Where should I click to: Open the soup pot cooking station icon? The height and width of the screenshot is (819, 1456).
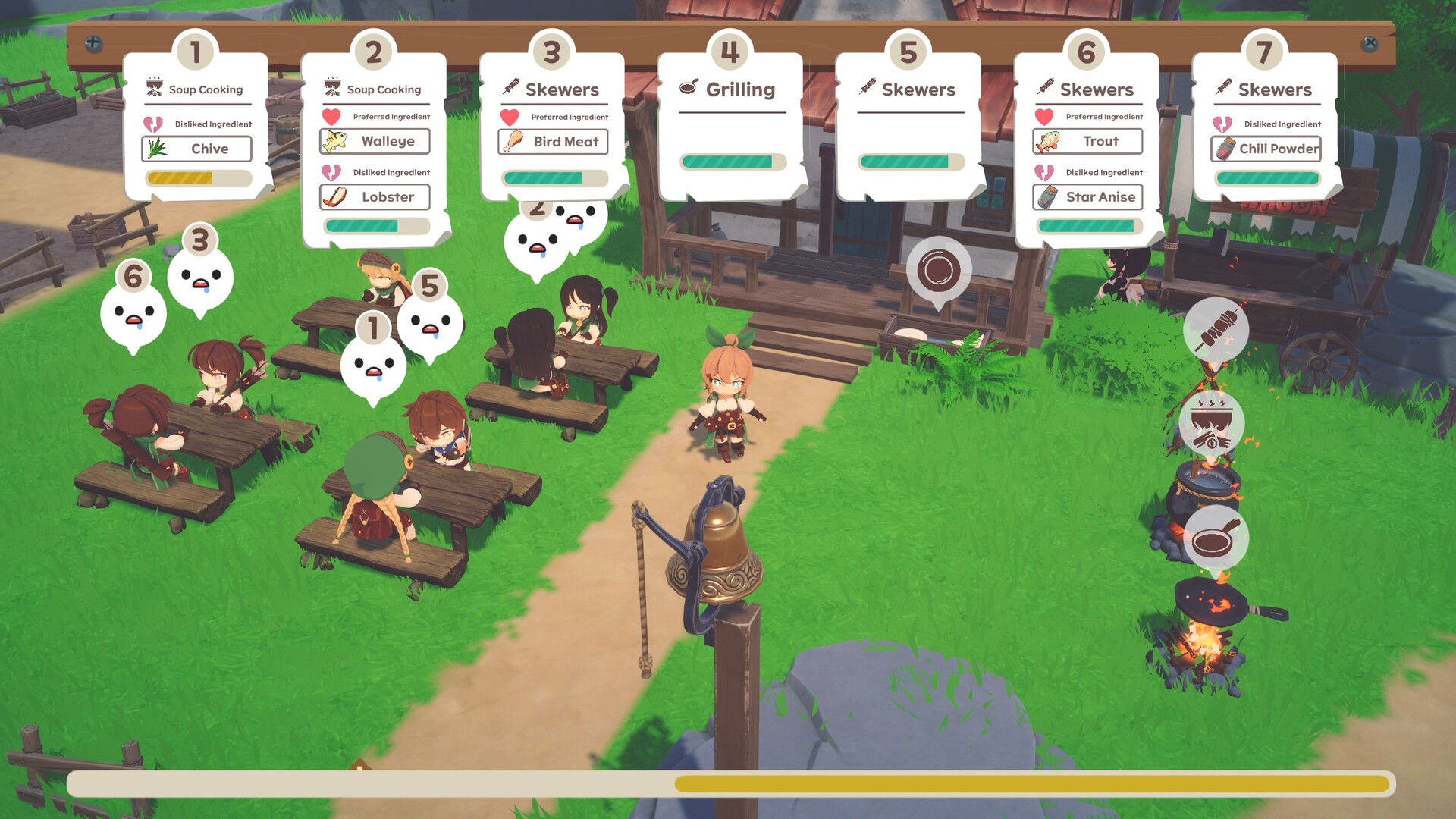point(1214,425)
